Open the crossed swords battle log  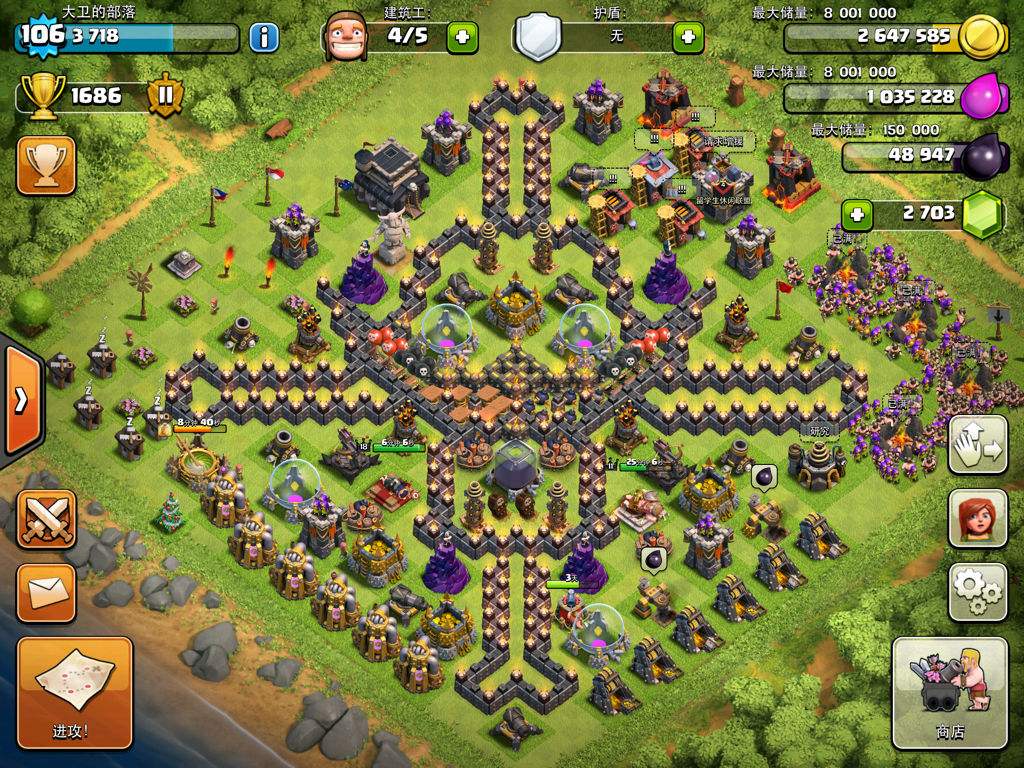click(46, 519)
